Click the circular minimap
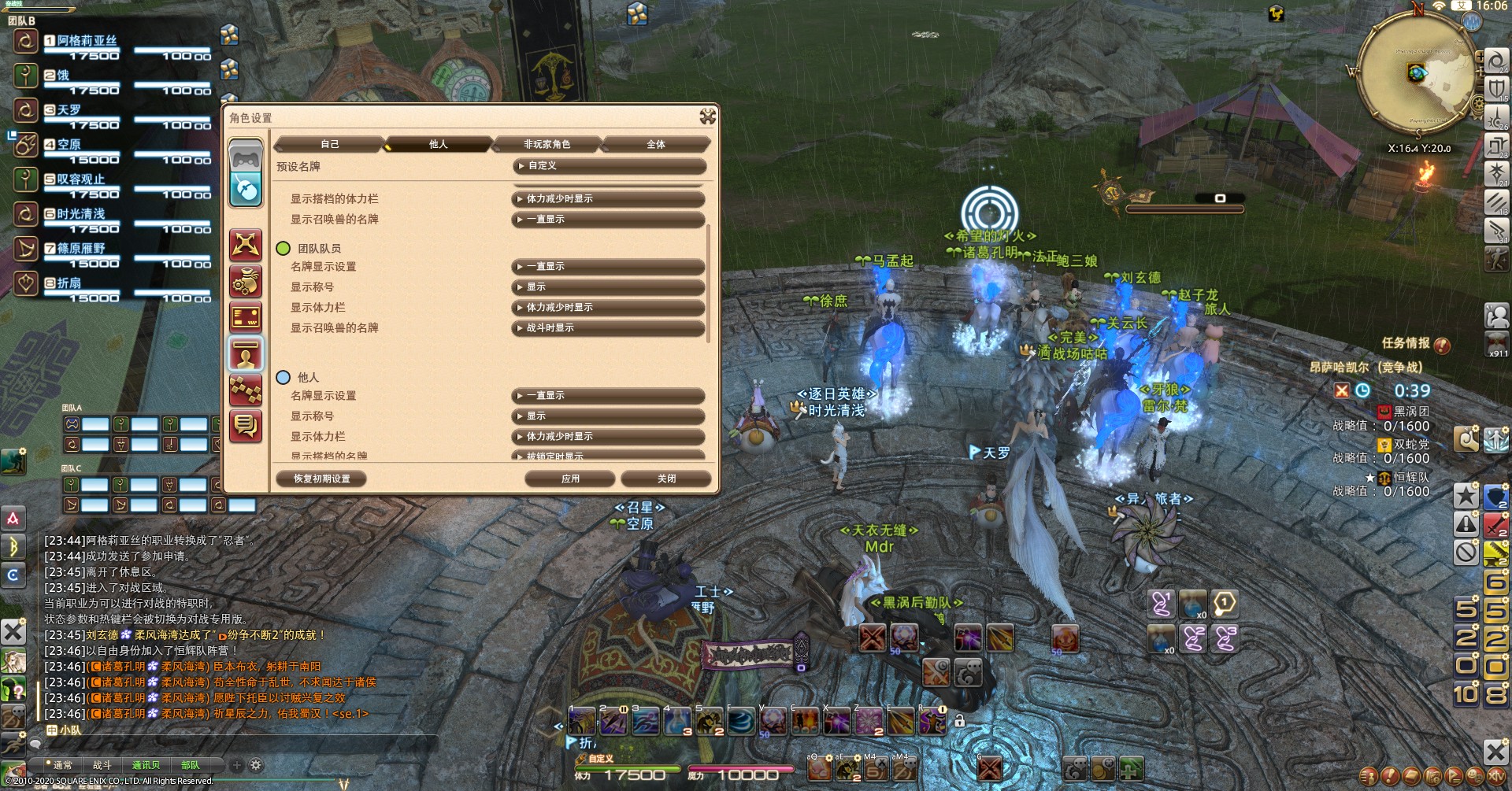This screenshot has height=791, width=1512. (x=1417, y=73)
